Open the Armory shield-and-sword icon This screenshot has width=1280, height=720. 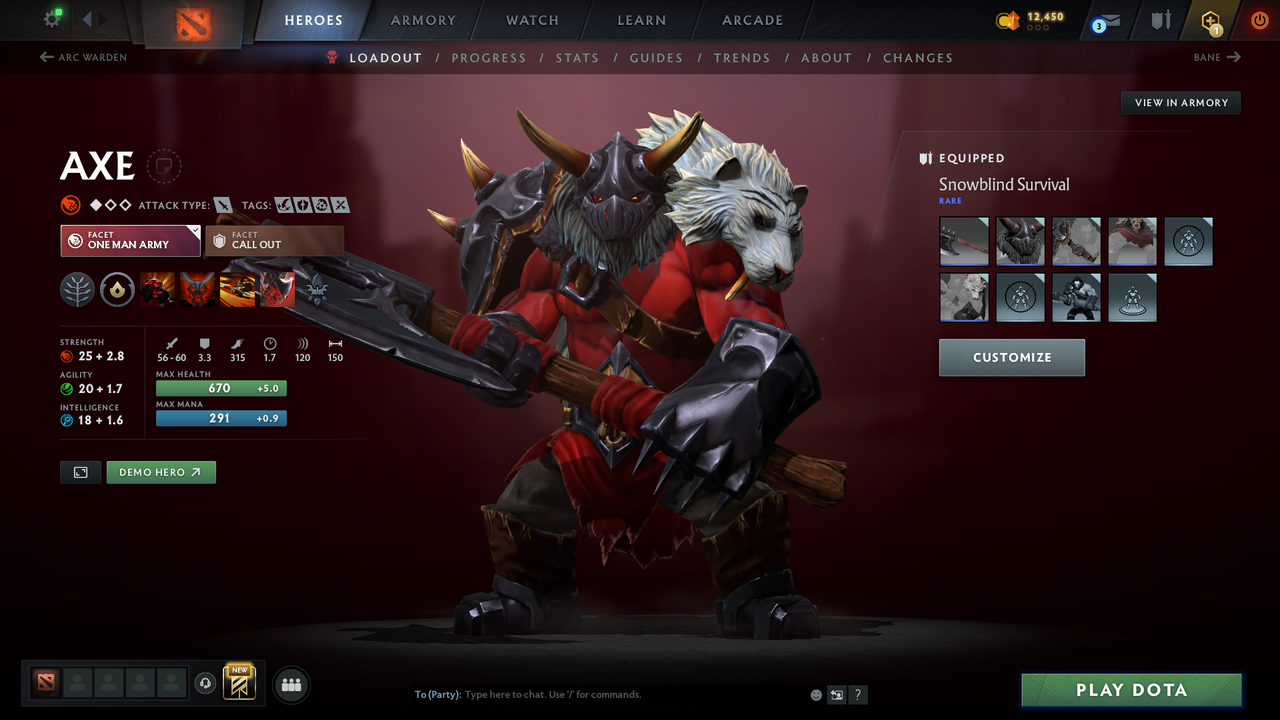(1160, 20)
